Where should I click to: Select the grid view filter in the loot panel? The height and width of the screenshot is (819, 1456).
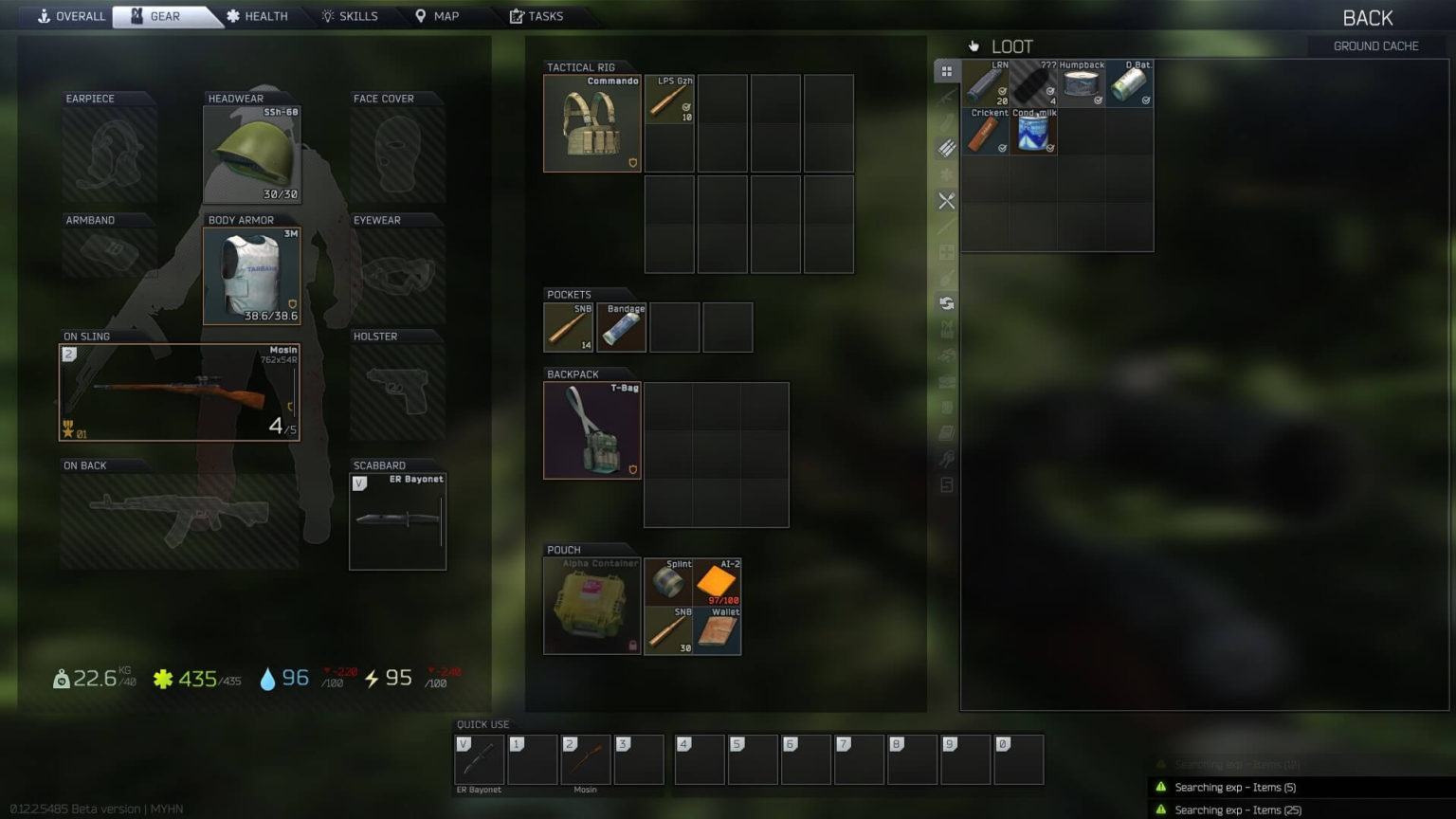click(946, 70)
